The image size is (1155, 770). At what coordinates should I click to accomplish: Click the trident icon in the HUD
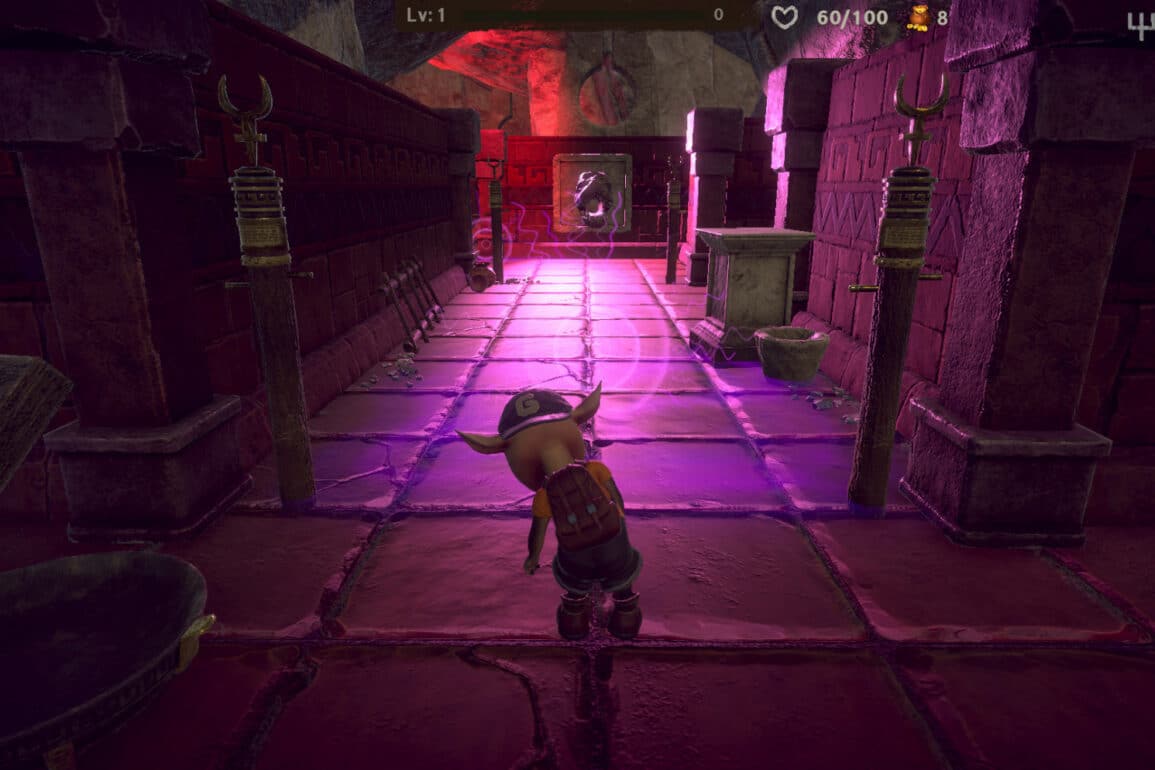coord(1139,22)
